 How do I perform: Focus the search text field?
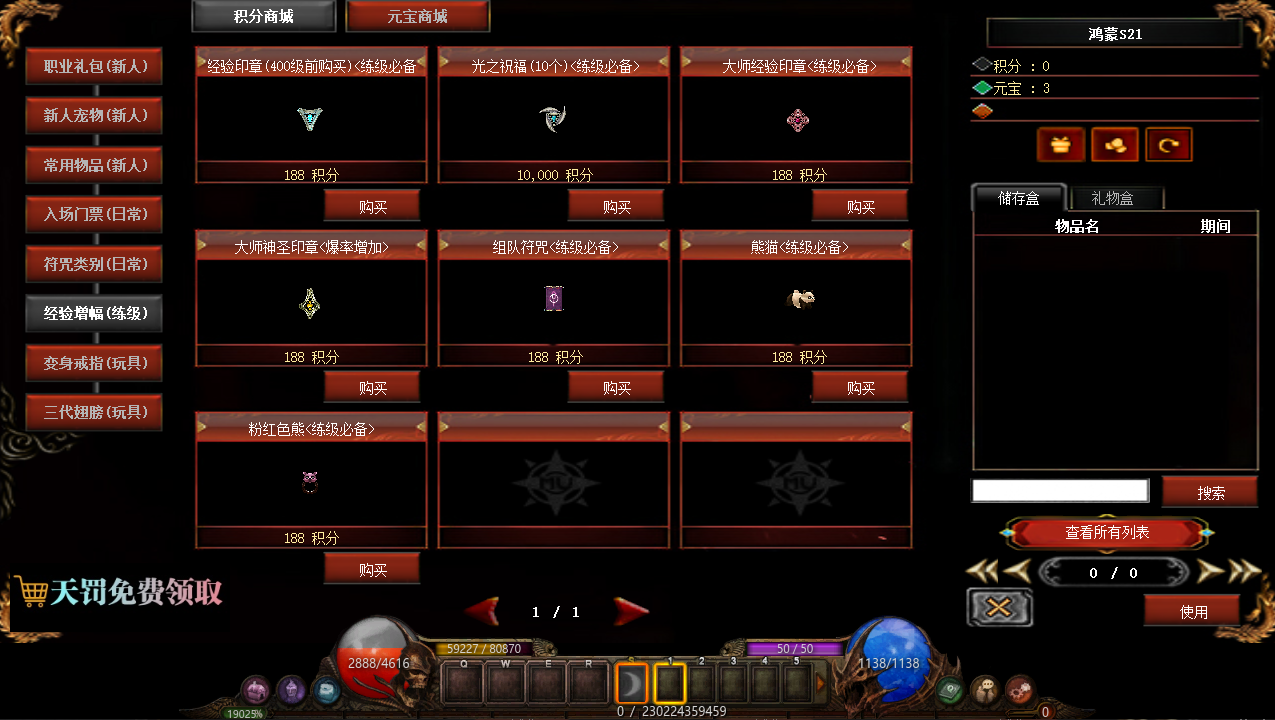tap(1060, 491)
